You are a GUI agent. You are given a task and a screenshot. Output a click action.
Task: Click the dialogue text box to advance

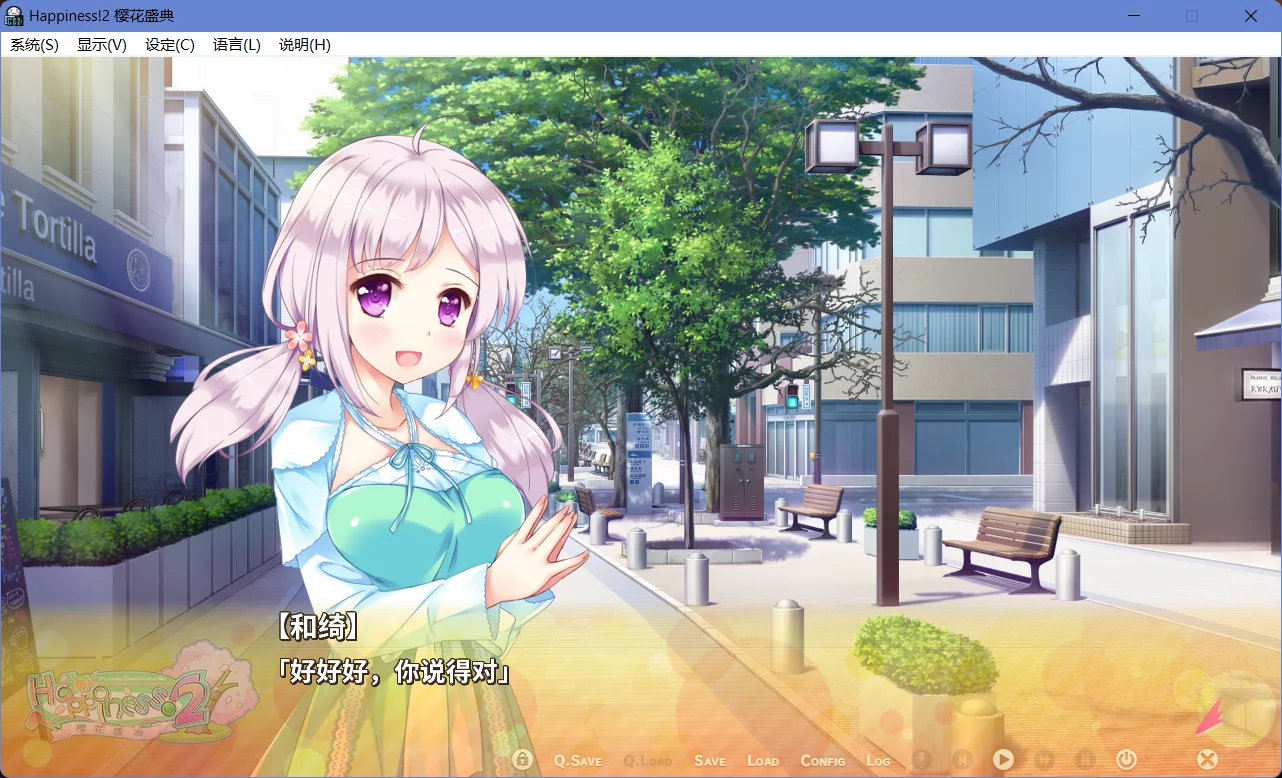(640, 670)
